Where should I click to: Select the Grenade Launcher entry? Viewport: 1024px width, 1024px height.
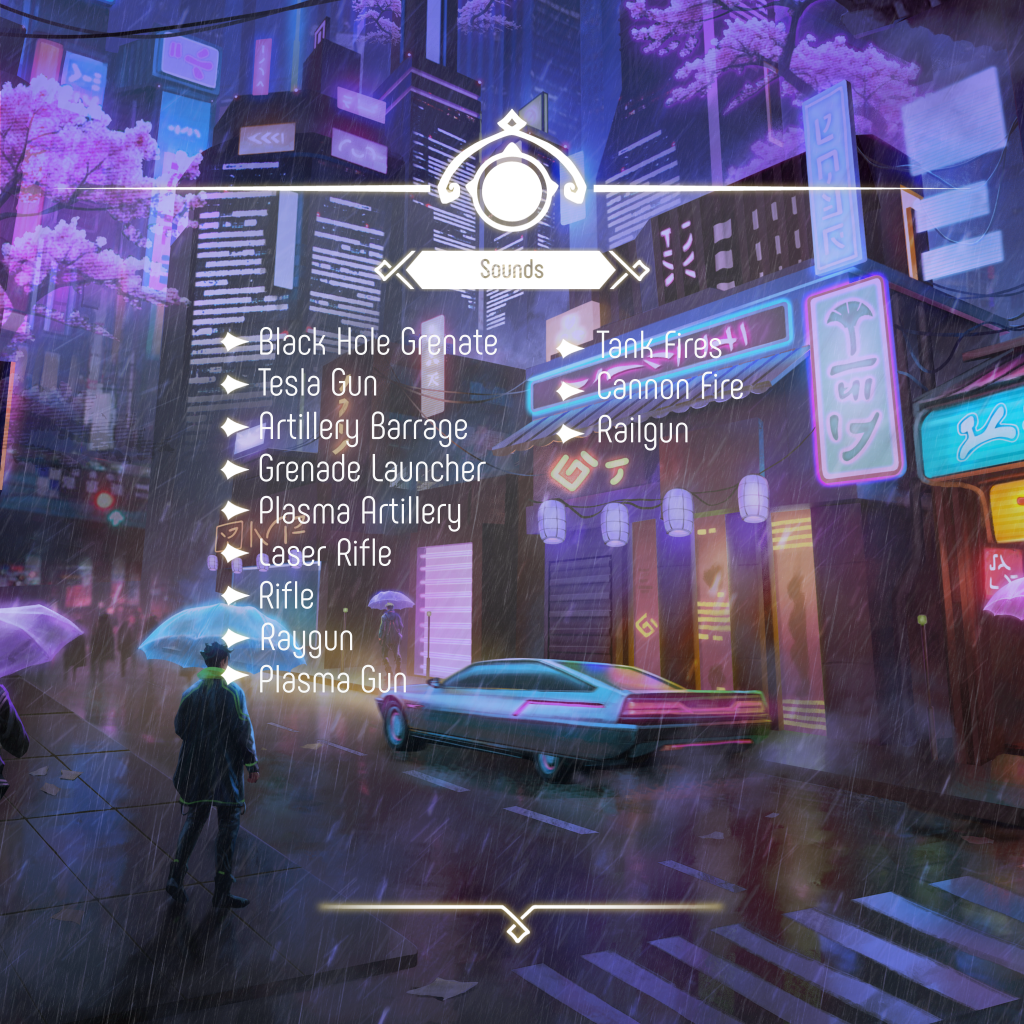pos(371,469)
